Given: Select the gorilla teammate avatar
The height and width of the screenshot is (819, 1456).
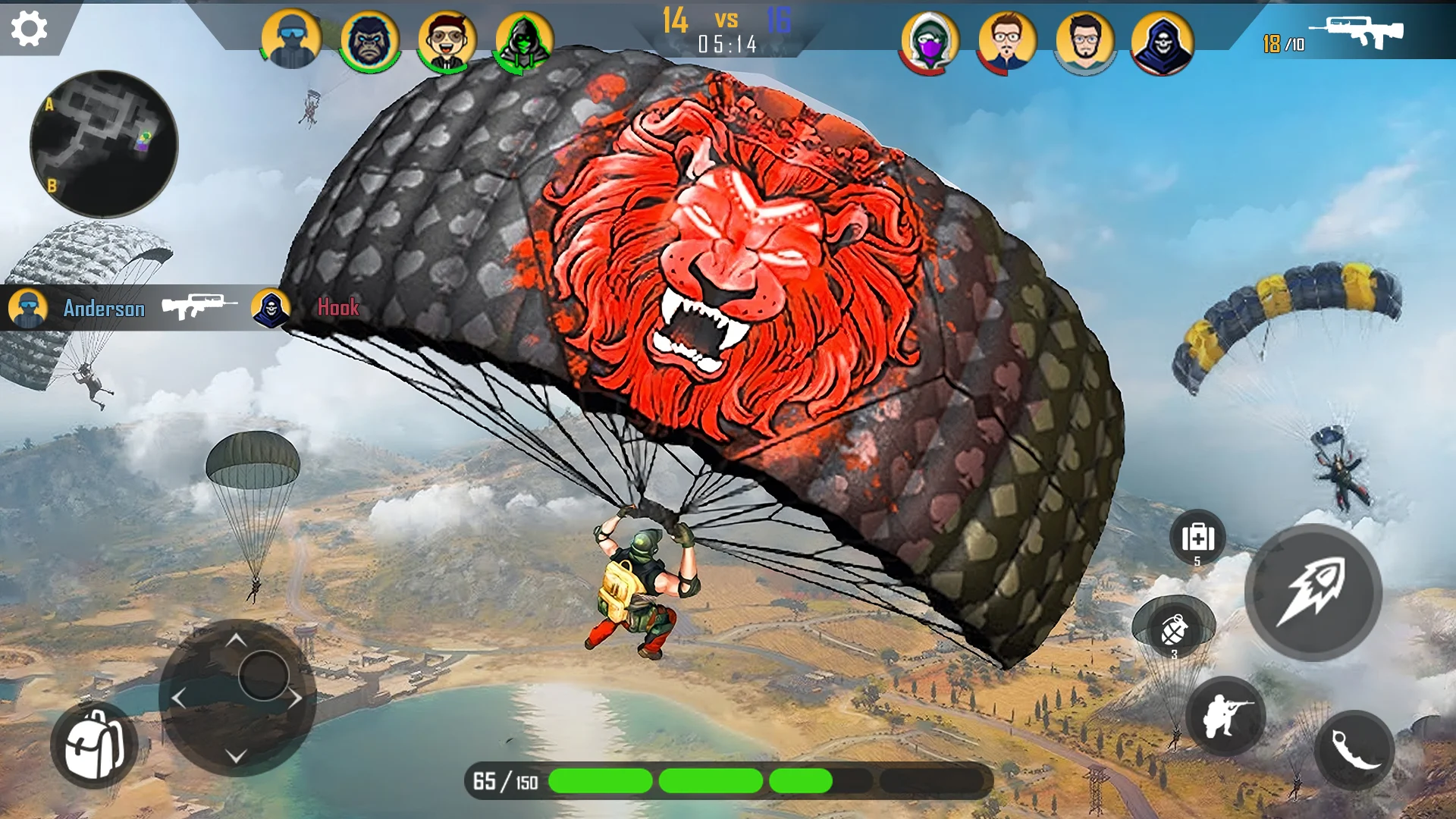Looking at the screenshot, I should [x=370, y=40].
